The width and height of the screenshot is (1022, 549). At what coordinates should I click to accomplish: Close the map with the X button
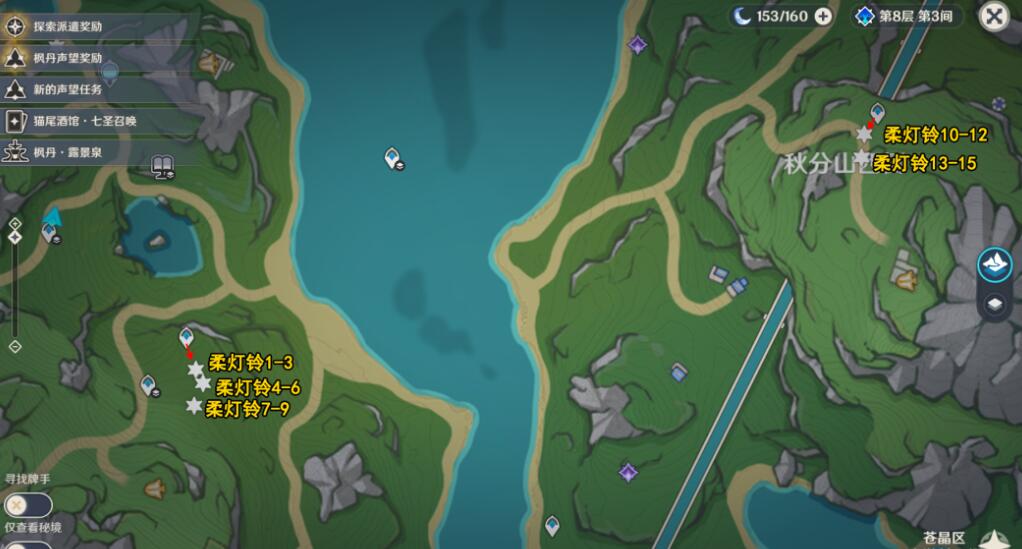point(993,16)
